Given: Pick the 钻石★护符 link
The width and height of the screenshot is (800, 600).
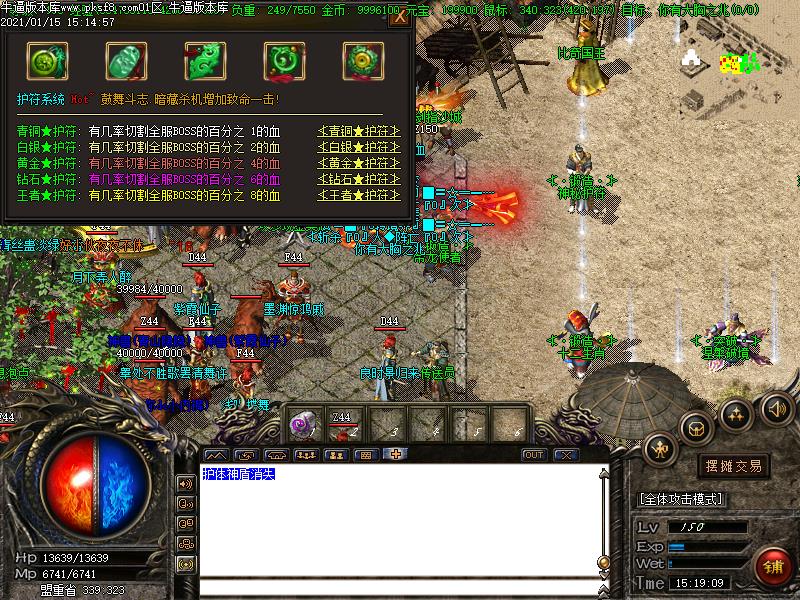Looking at the screenshot, I should [358, 179].
